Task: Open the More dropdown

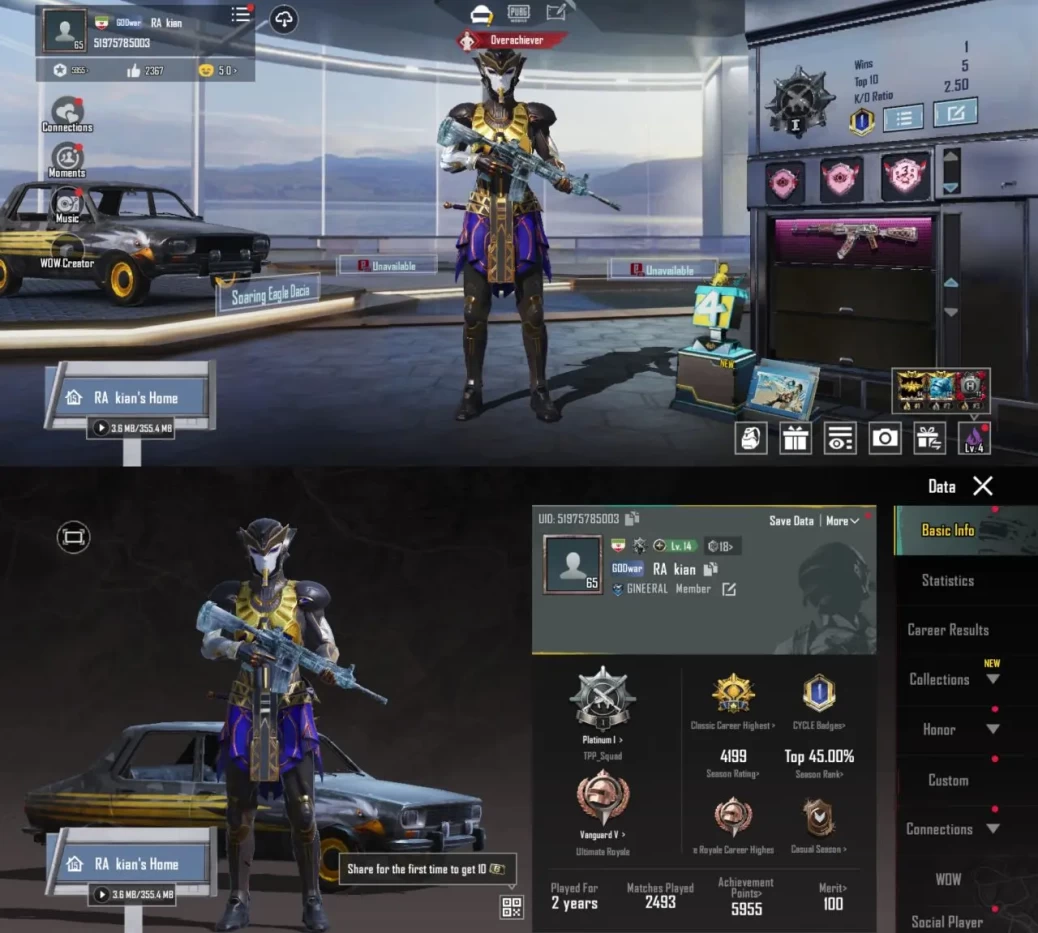Action: click(x=842, y=521)
